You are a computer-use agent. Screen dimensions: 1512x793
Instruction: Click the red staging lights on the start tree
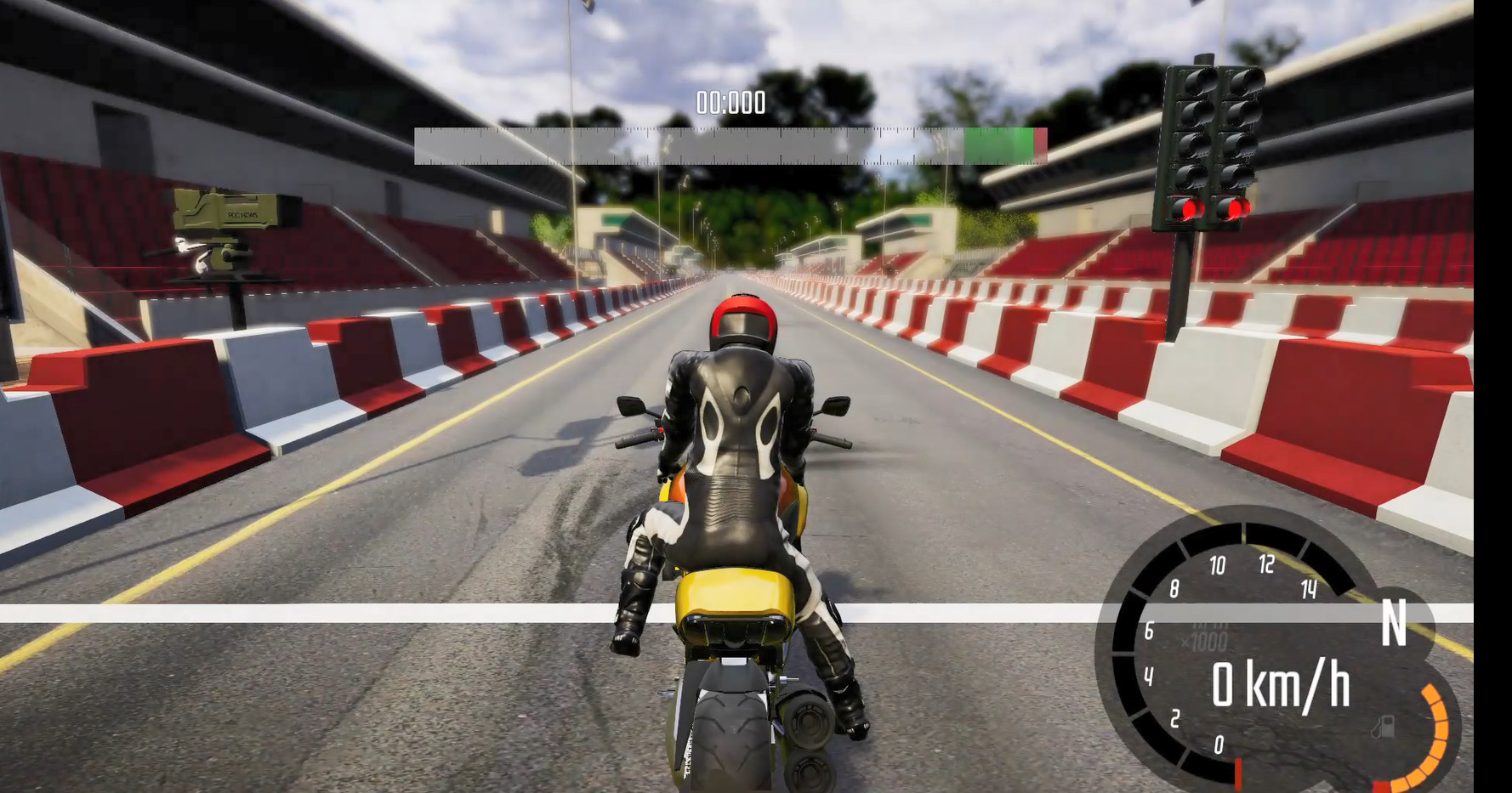click(x=1214, y=208)
